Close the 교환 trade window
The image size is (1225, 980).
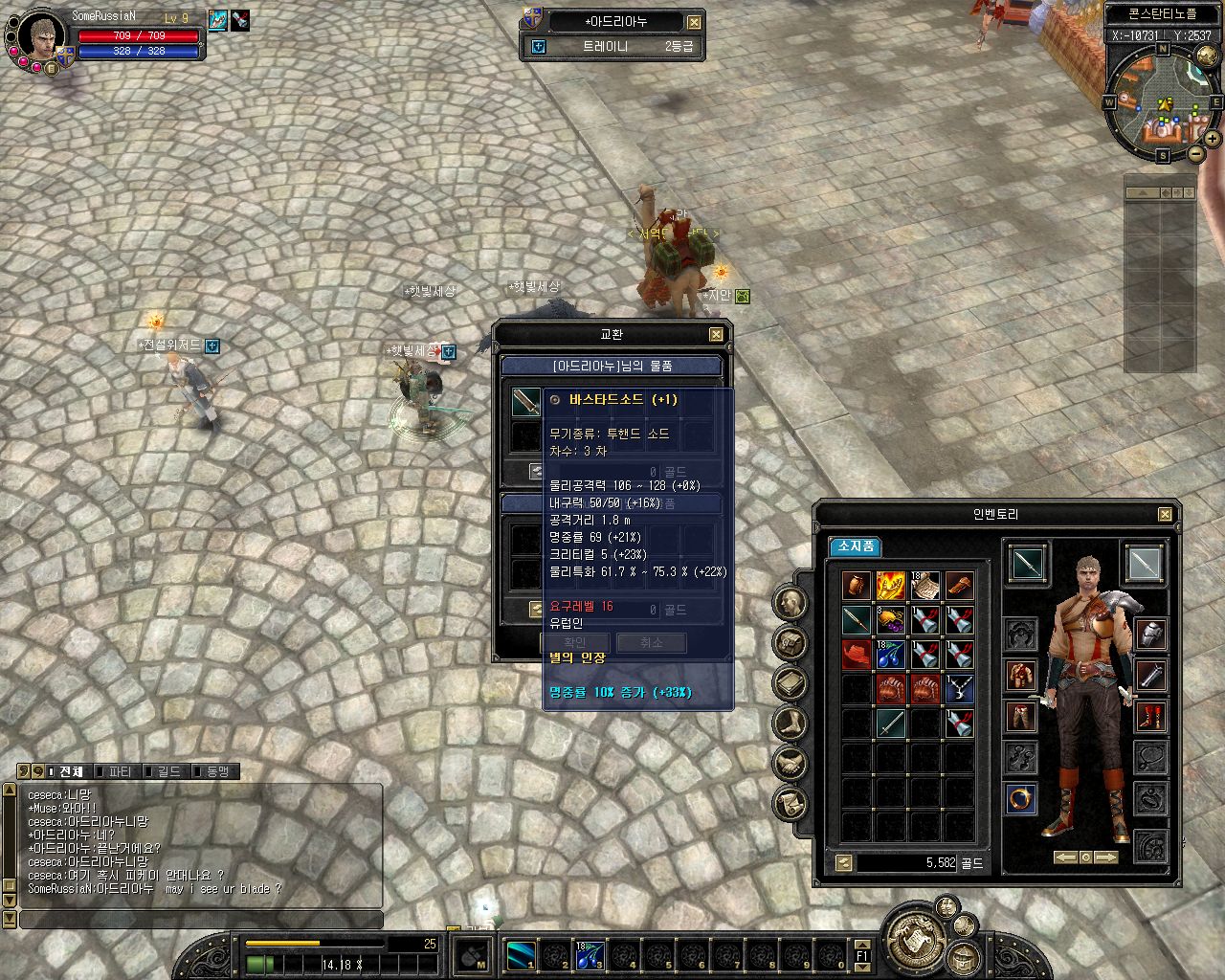pos(716,335)
